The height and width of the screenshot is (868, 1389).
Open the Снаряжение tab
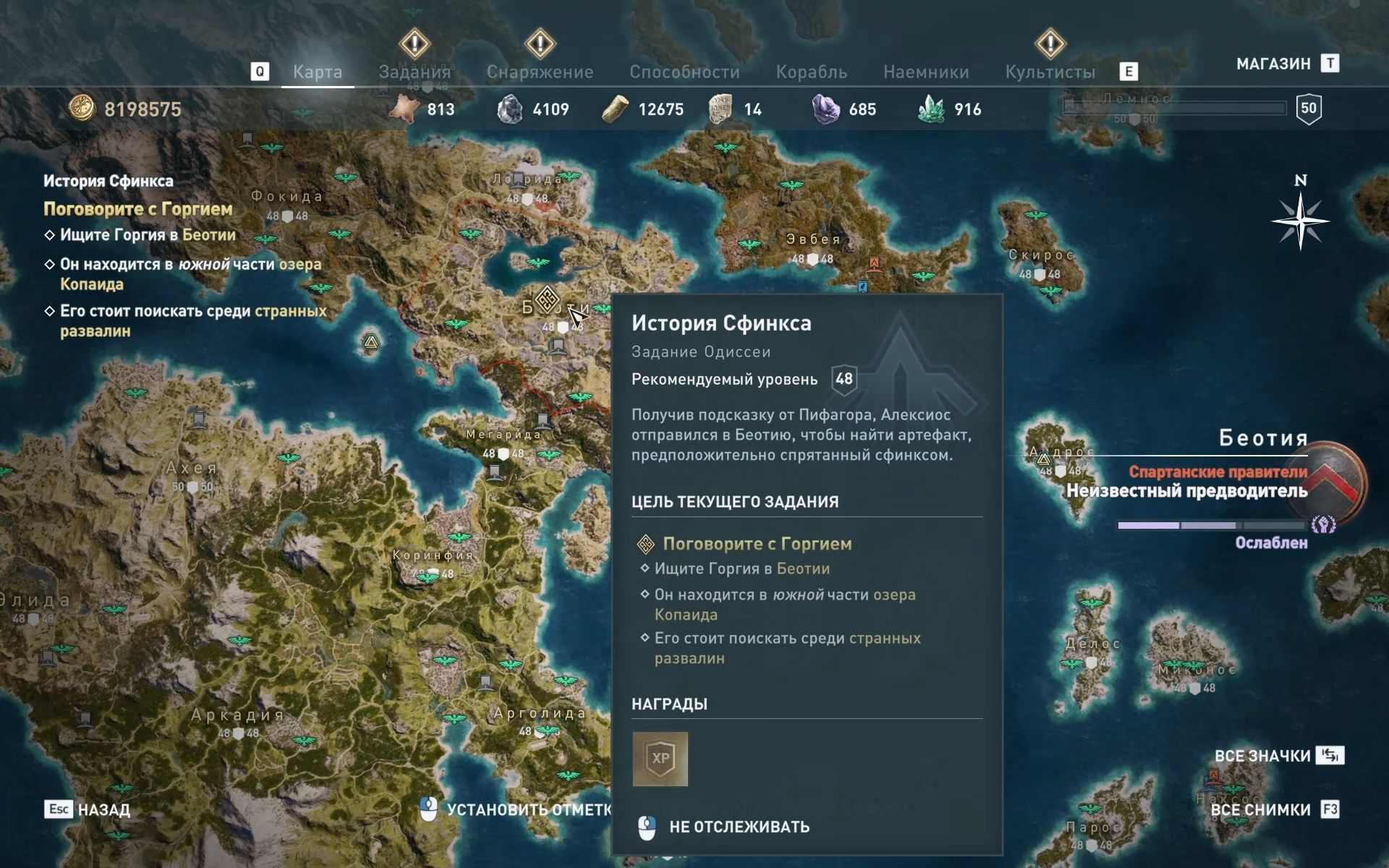point(540,72)
